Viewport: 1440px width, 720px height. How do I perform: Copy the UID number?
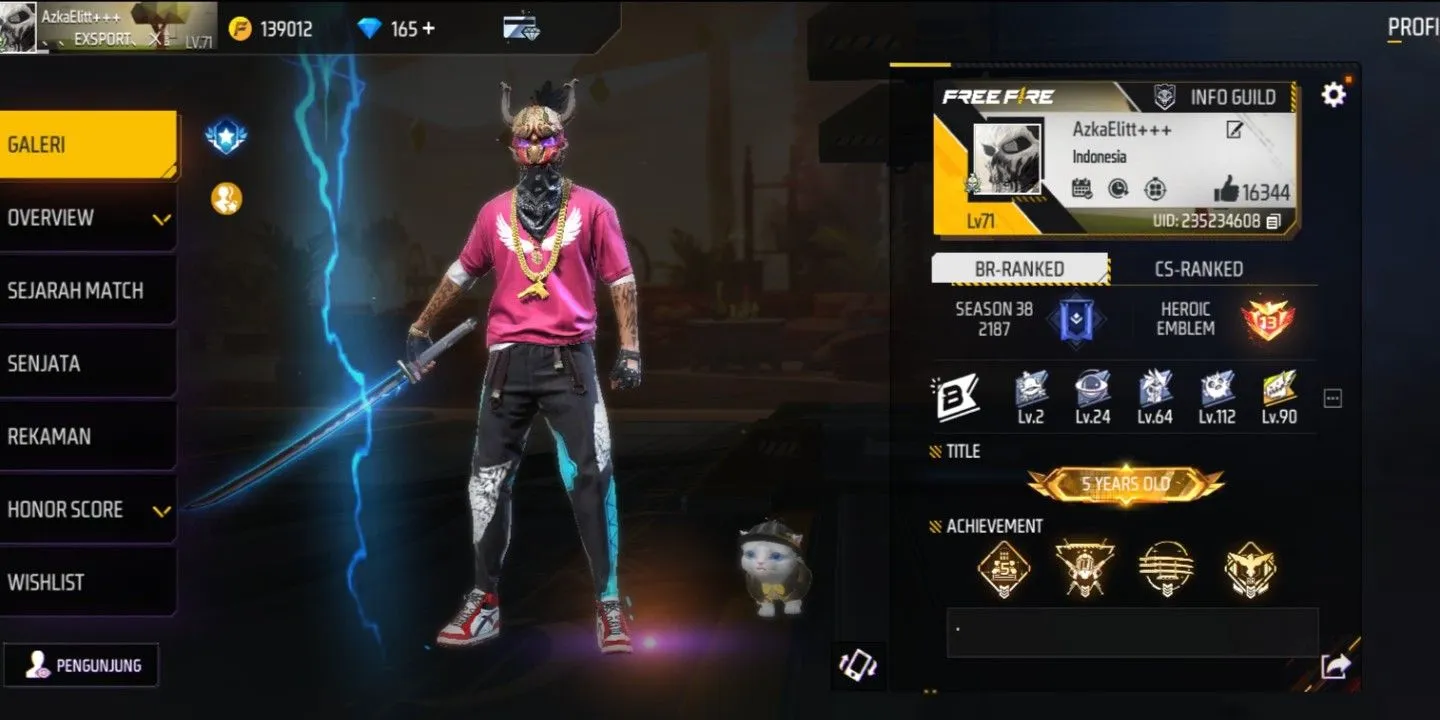(x=1273, y=221)
